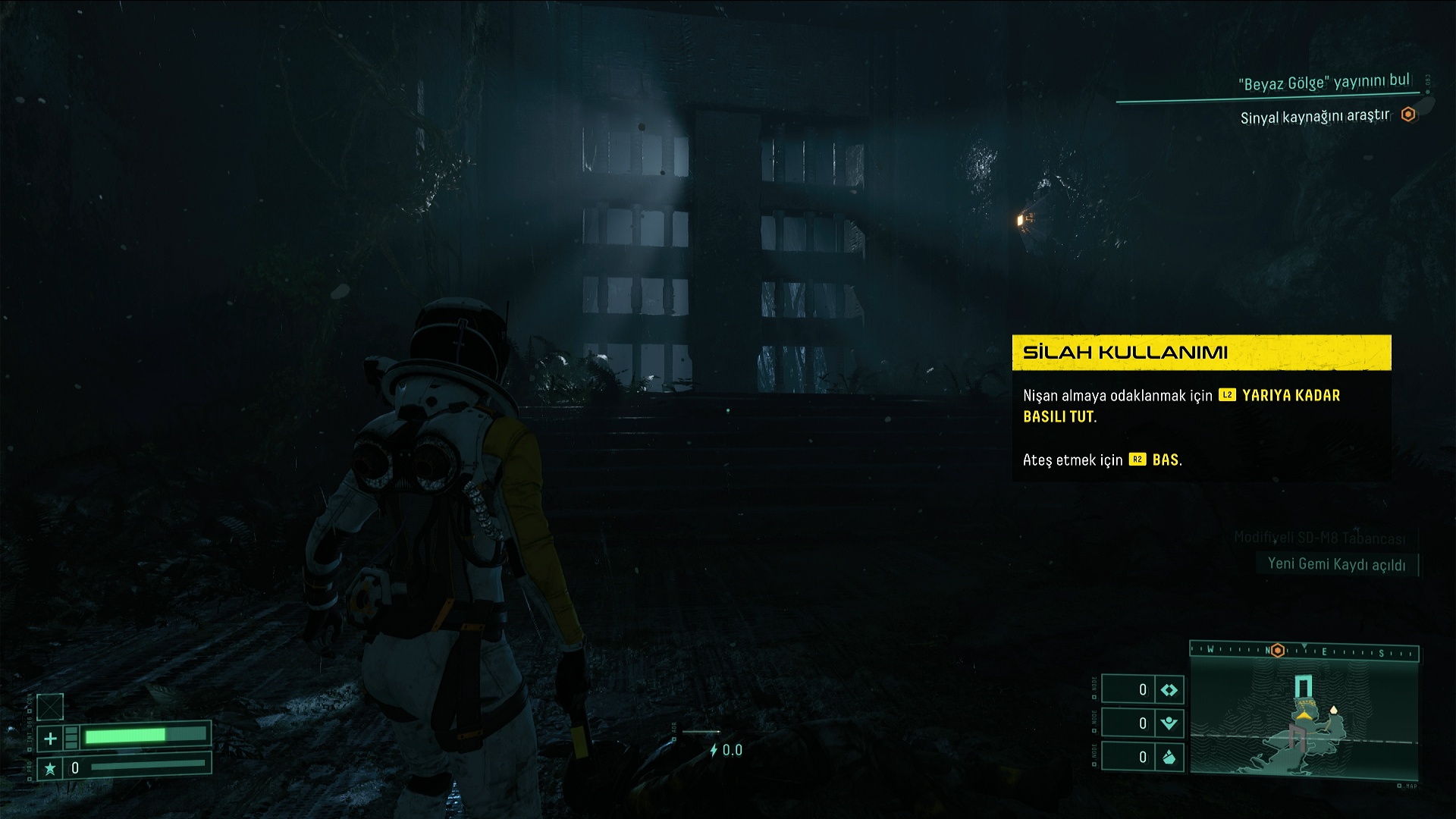Select the "Beyaz Gölge" yayınını bul objective
Screen dimensions: 1456x819
[x=1323, y=82]
